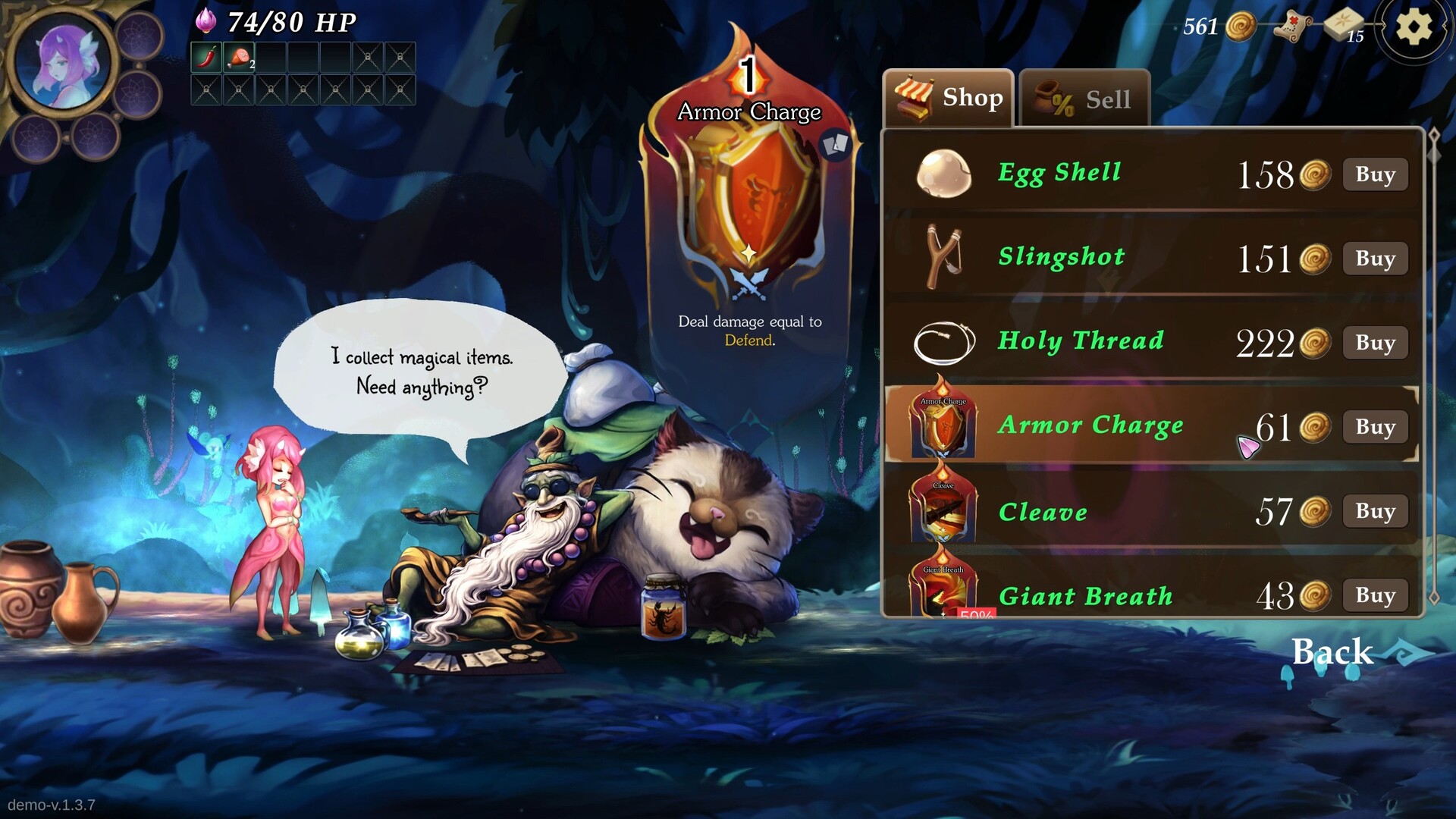Screen dimensions: 1456x819
Task: View the card deck with 15 cards
Action: (1345, 27)
